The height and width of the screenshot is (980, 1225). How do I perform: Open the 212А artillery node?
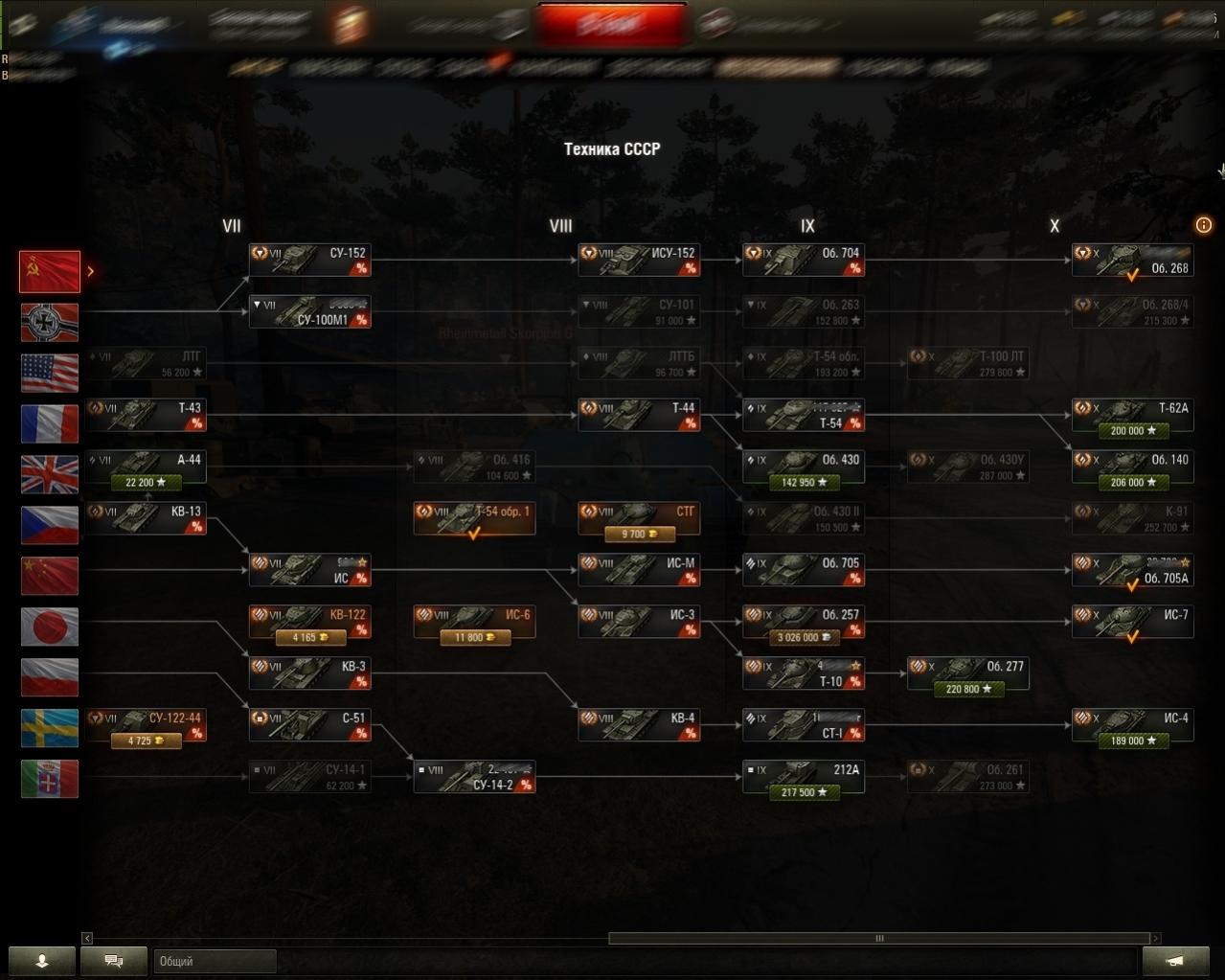coord(803,777)
